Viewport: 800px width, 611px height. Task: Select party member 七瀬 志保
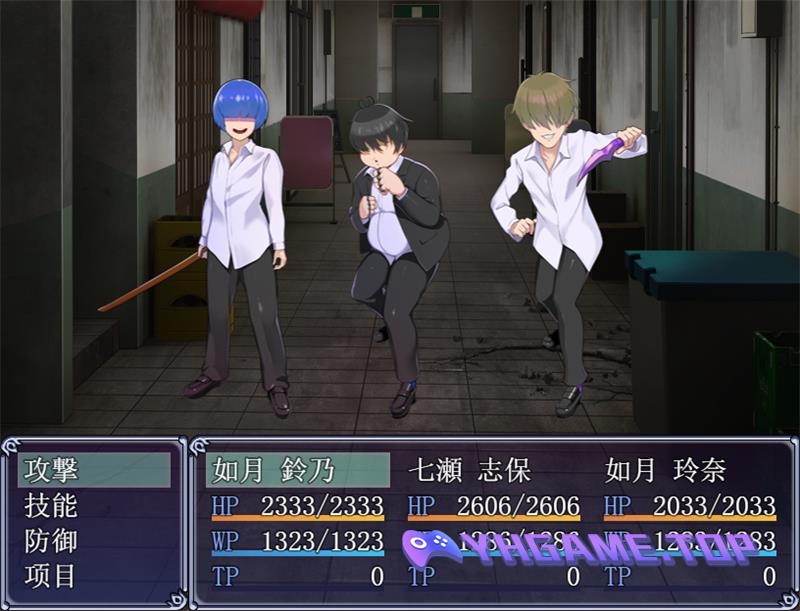click(470, 470)
